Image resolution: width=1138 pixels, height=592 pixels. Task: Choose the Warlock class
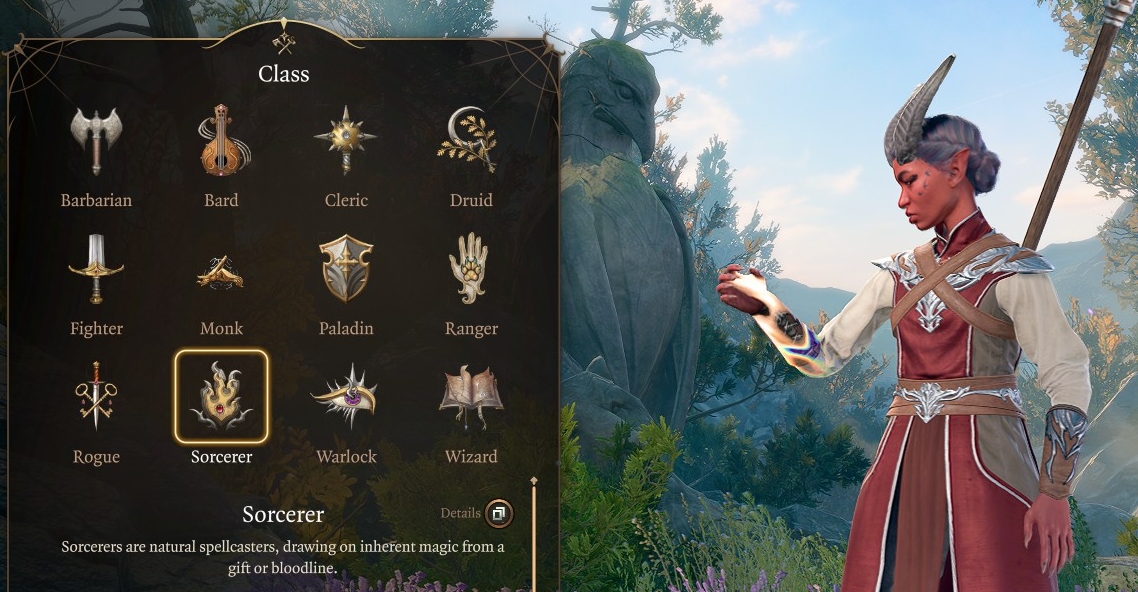tap(346, 397)
